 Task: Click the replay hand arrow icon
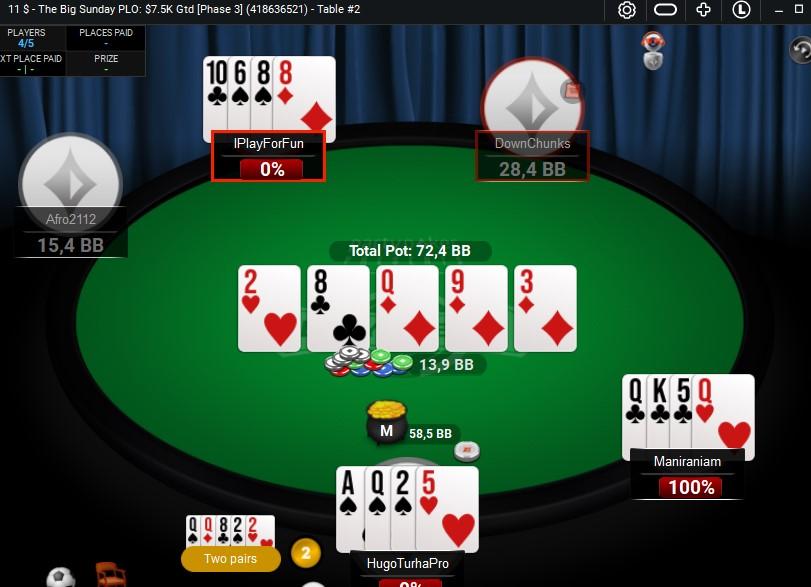[800, 49]
